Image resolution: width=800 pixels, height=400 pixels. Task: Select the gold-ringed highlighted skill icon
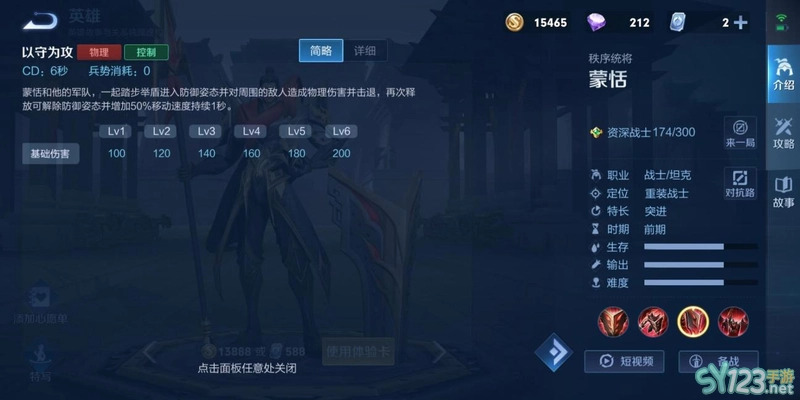coord(693,321)
